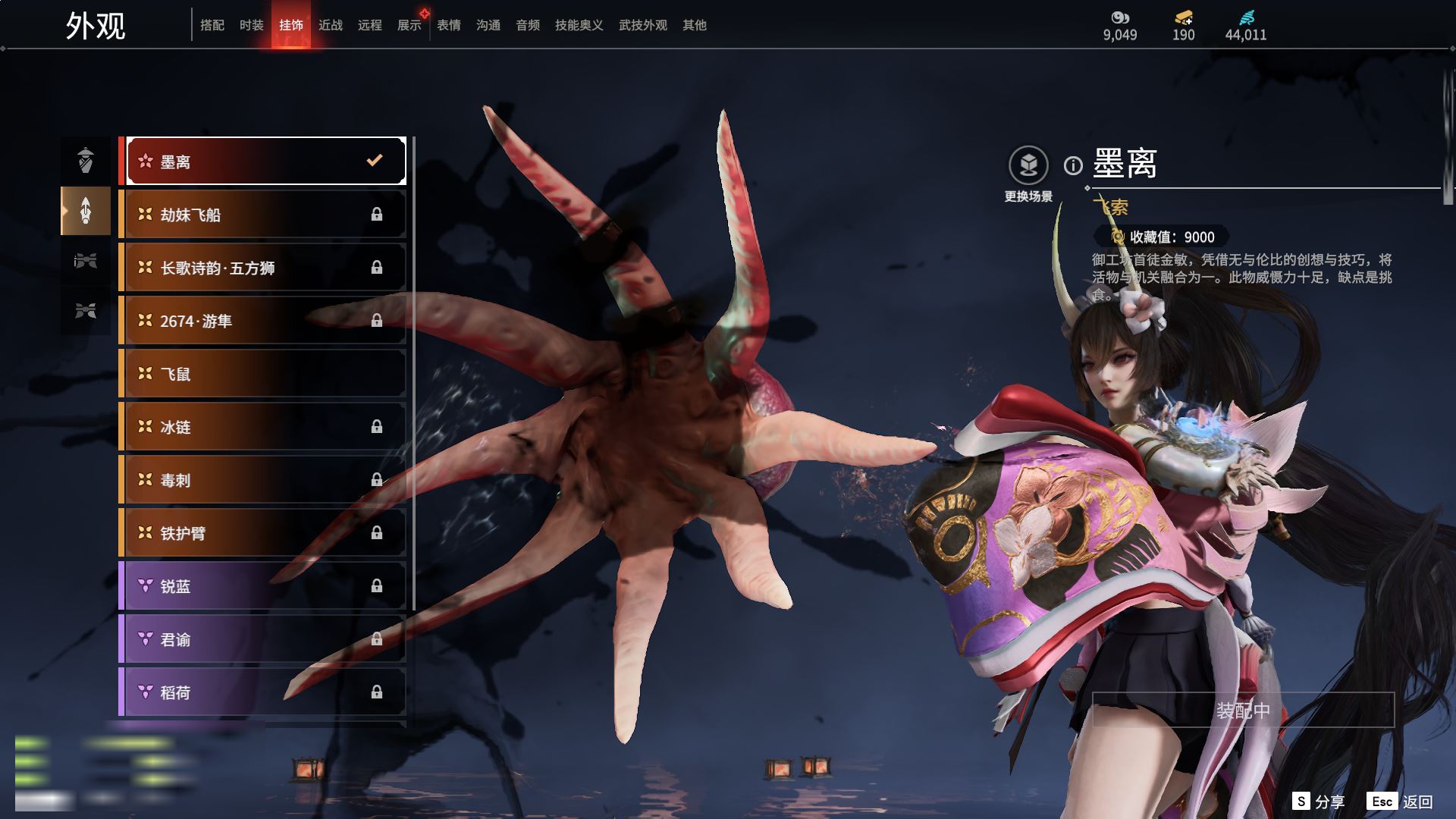Show the 音频 tab

528,25
